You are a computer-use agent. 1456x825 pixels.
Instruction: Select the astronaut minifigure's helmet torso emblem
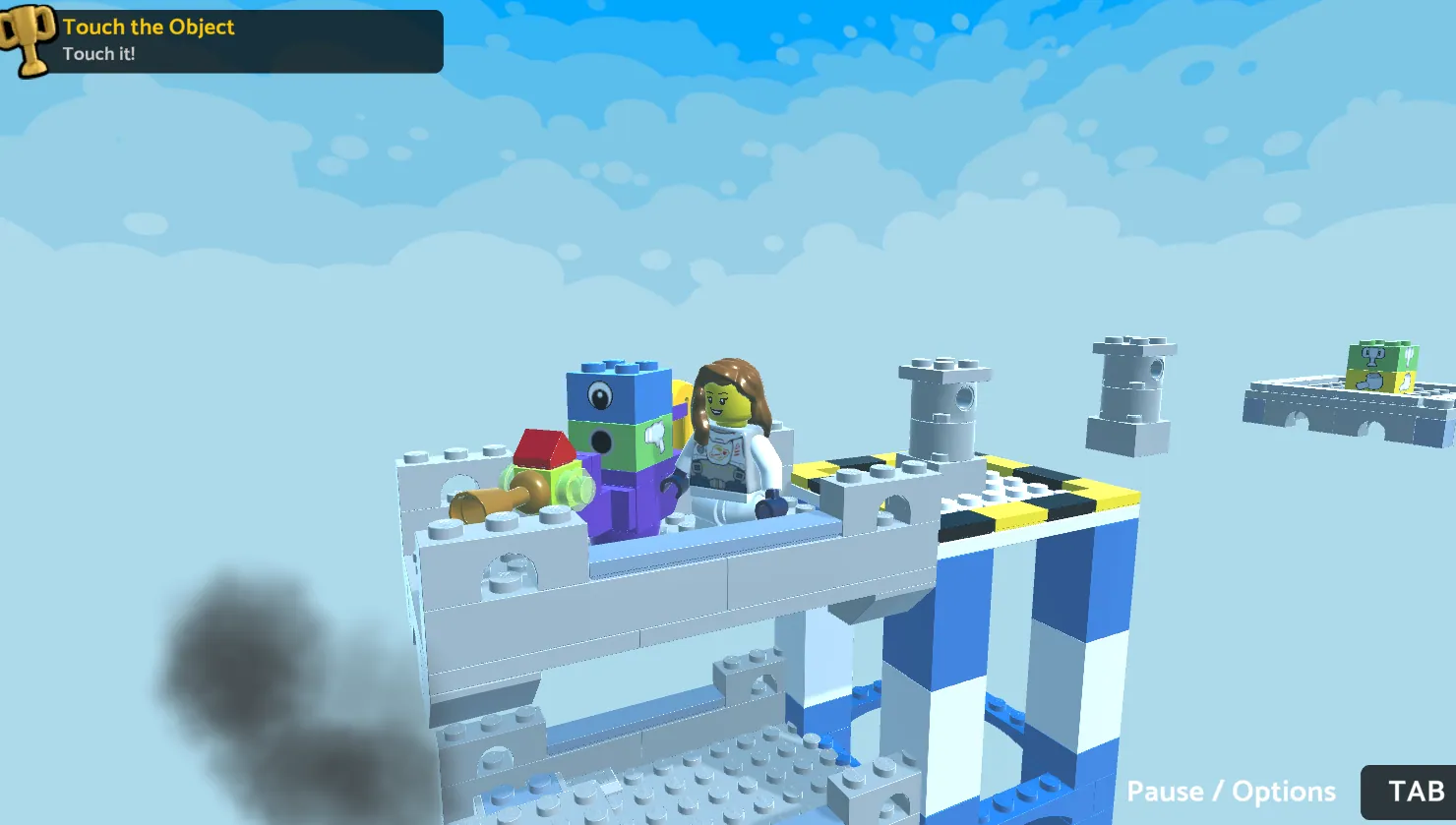click(719, 452)
